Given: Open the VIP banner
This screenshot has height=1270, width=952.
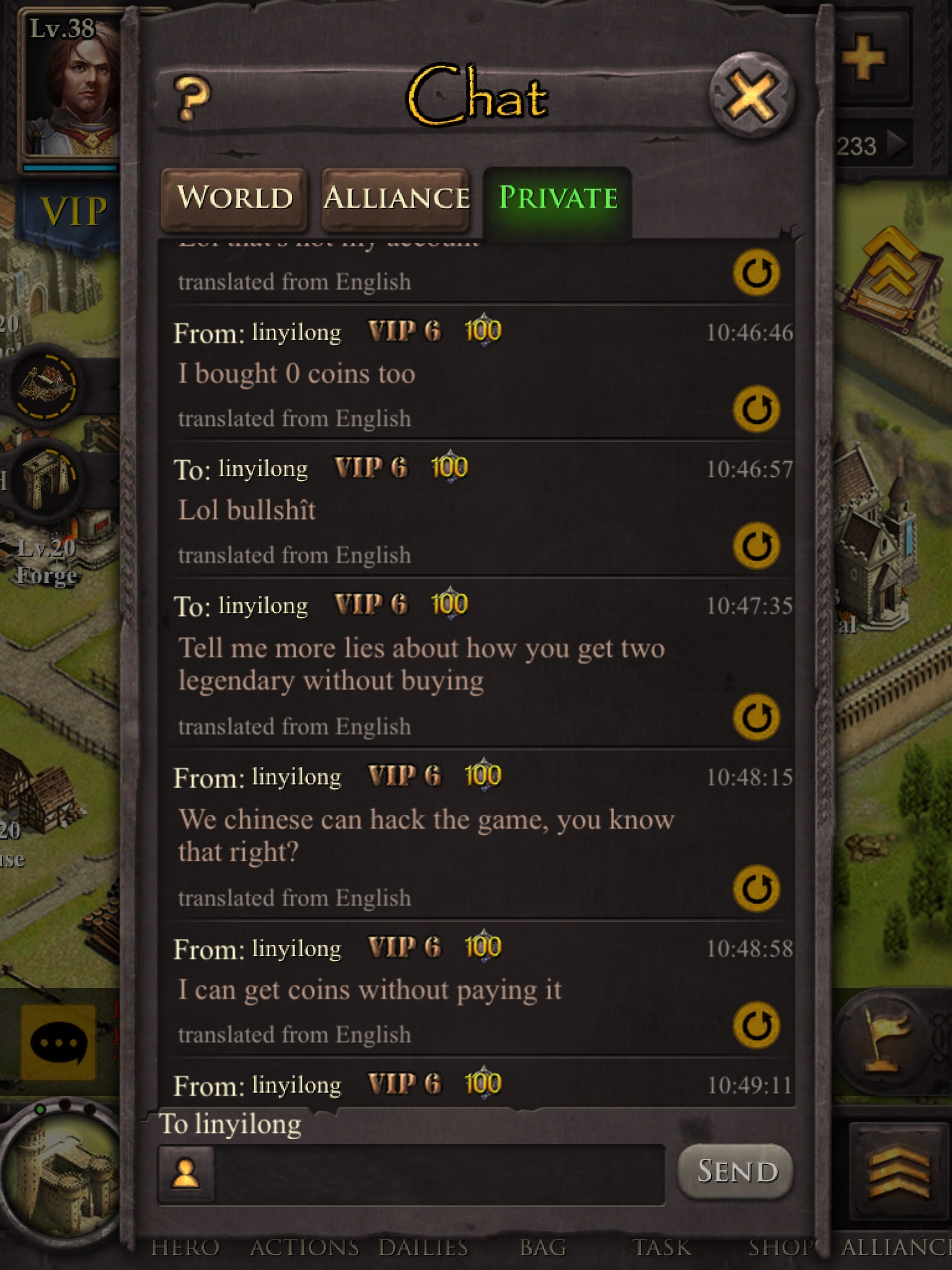Looking at the screenshot, I should point(71,211).
